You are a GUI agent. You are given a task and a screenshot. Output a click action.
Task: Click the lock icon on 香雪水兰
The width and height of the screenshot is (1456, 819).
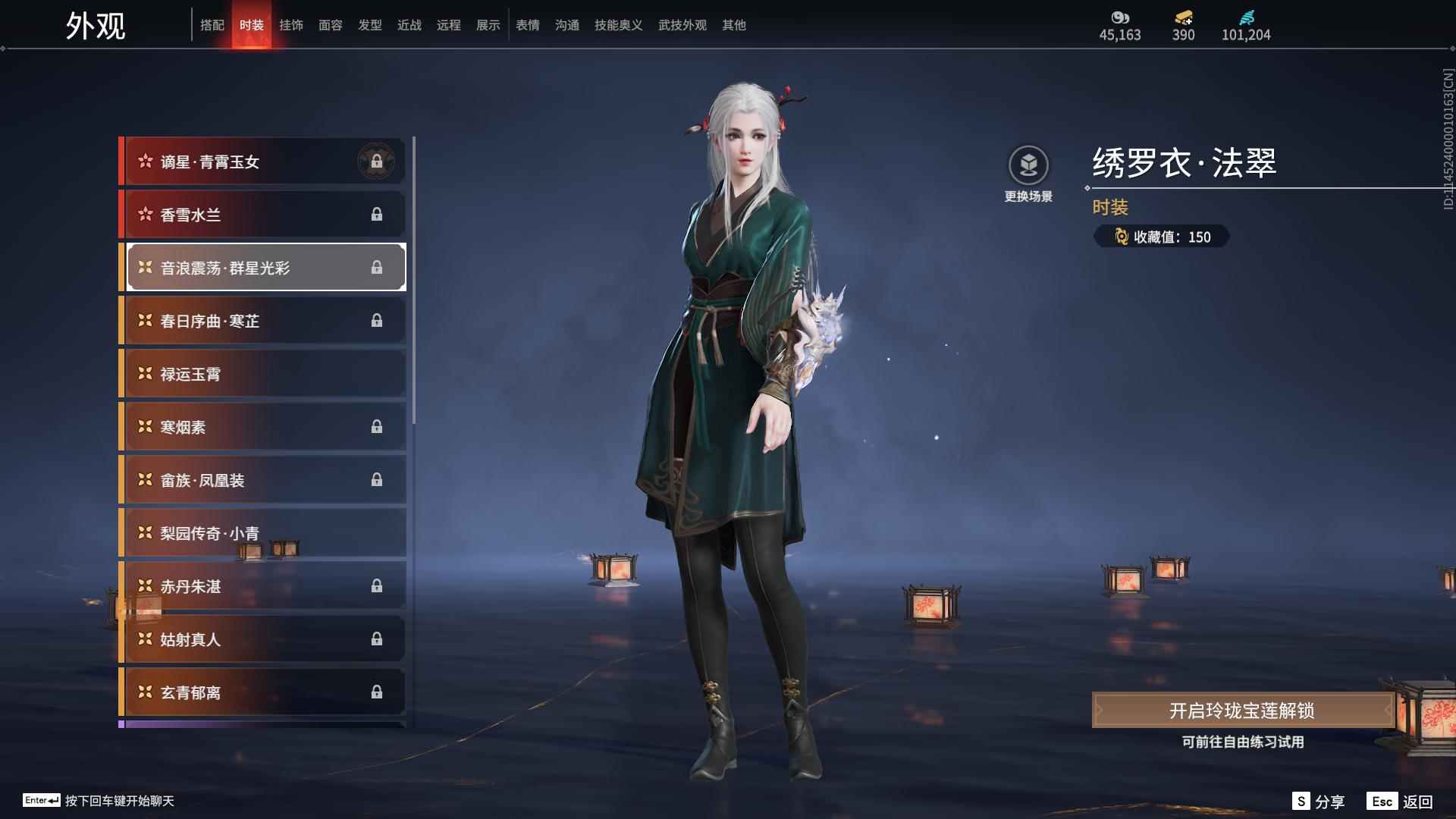(x=377, y=214)
